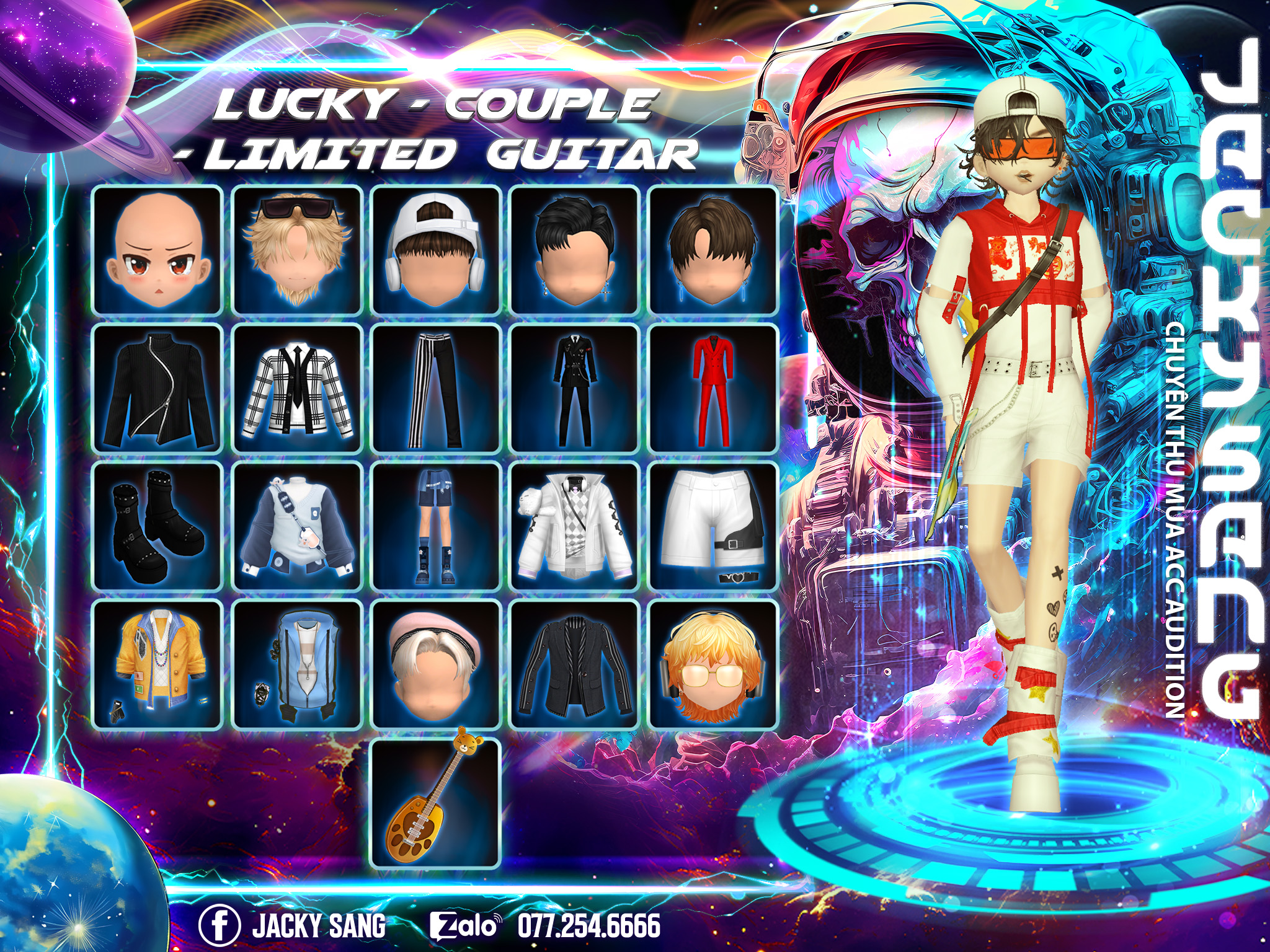Pick the black and white striped pants
The image size is (1270, 952).
point(436,389)
